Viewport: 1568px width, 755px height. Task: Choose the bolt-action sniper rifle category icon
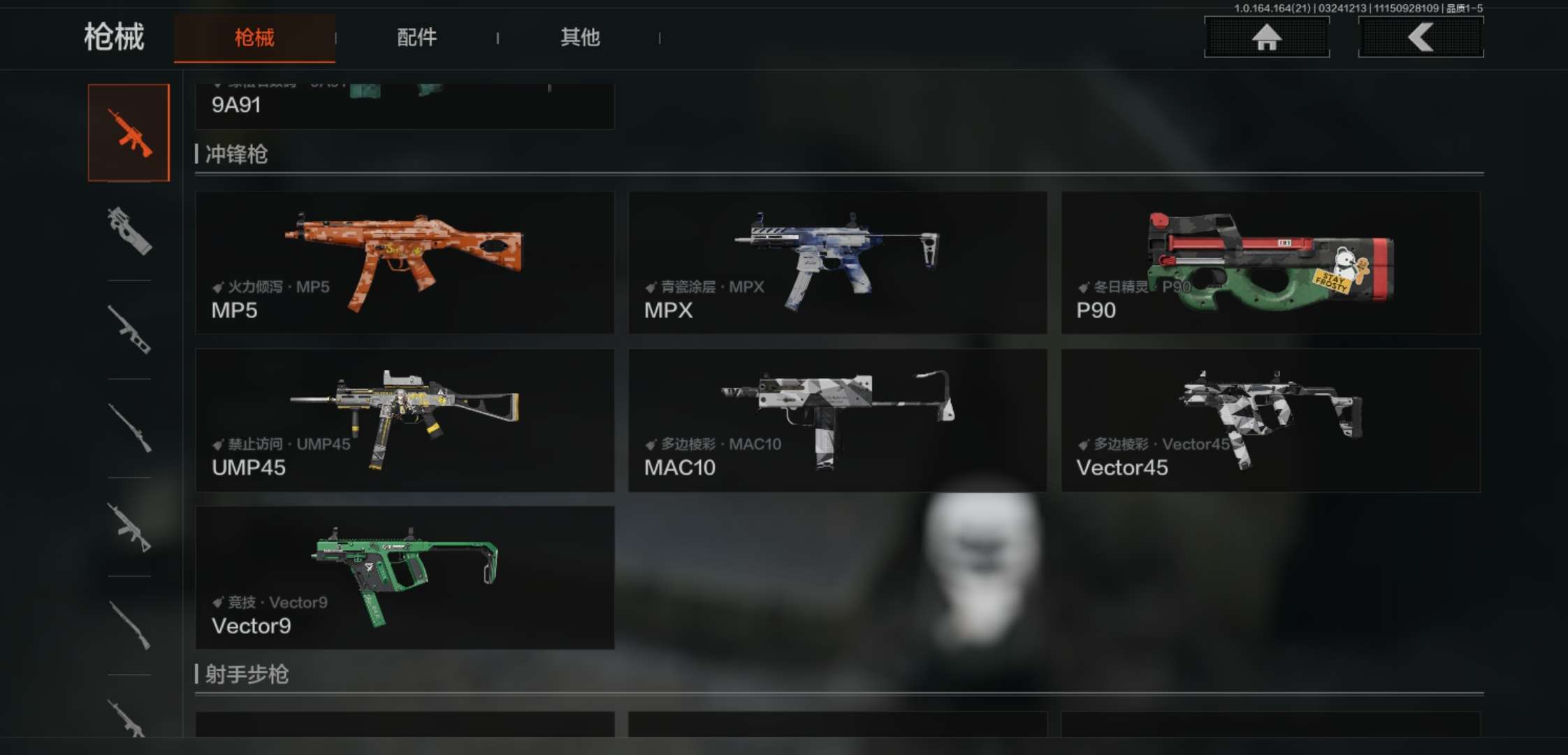tap(129, 428)
